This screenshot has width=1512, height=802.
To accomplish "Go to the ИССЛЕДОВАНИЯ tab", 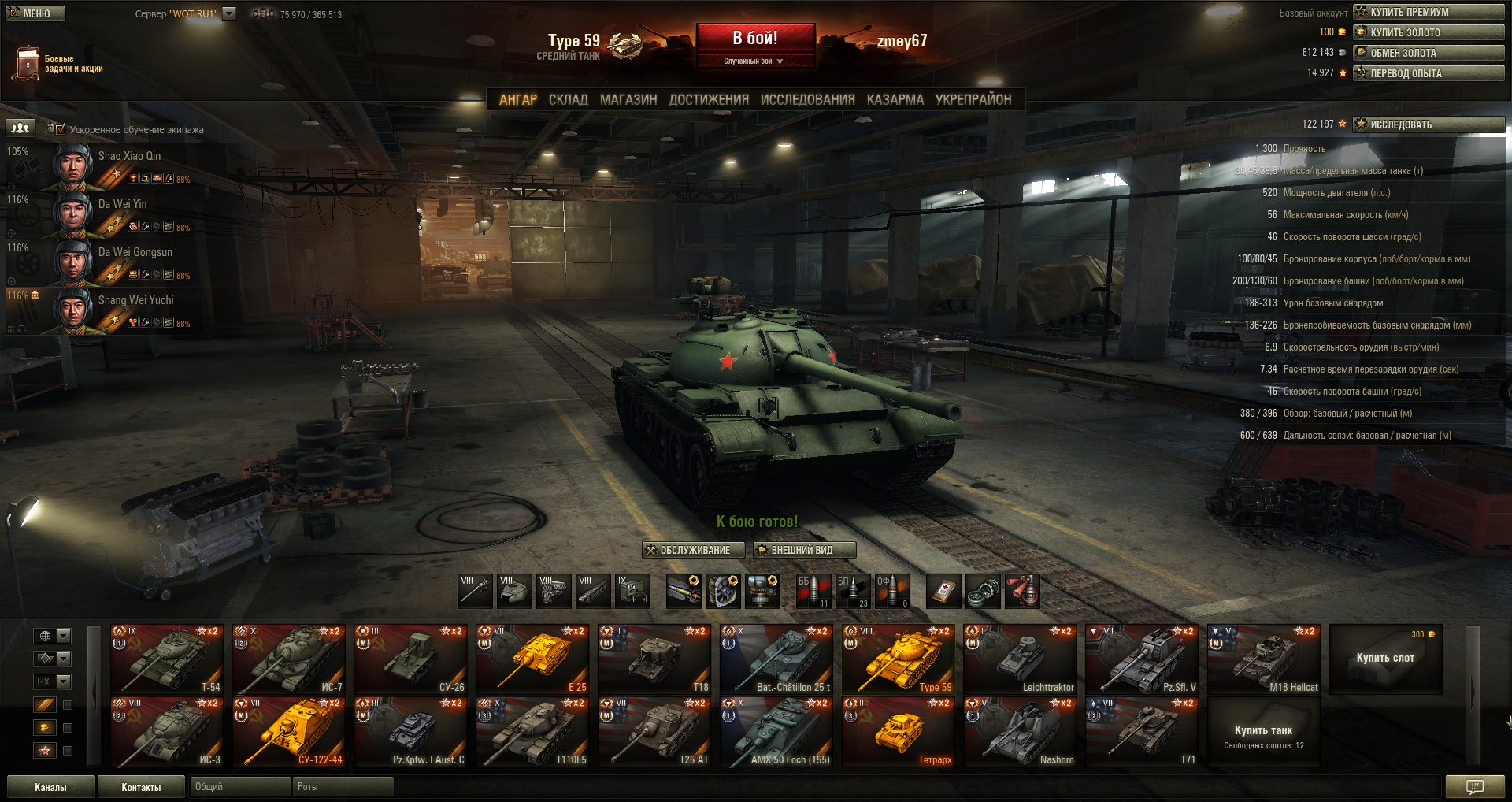I will point(807,100).
